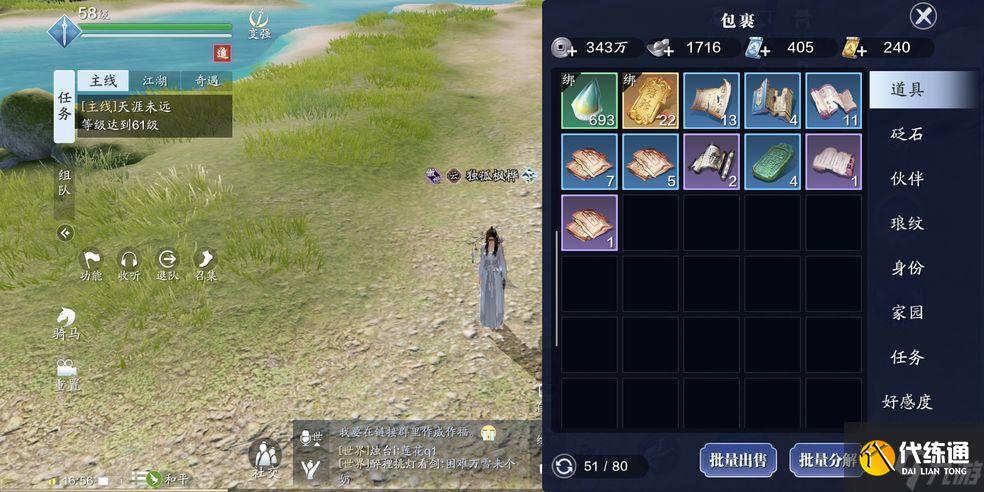
Task: Select the 好感度 category tab
Action: [x=907, y=402]
